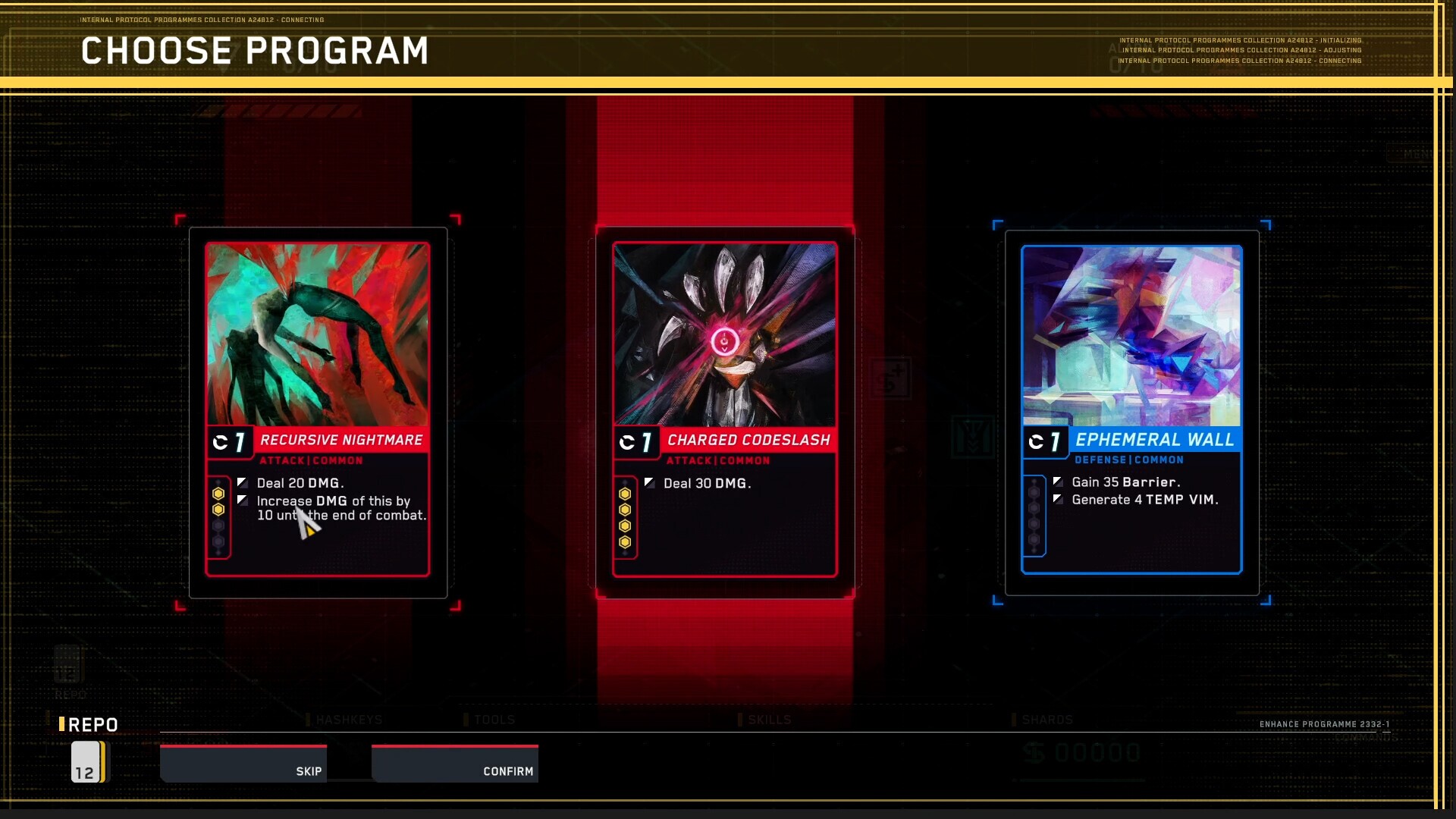Toggle the Deal 20 DMG effect checkbox
1456x819 pixels.
click(243, 482)
